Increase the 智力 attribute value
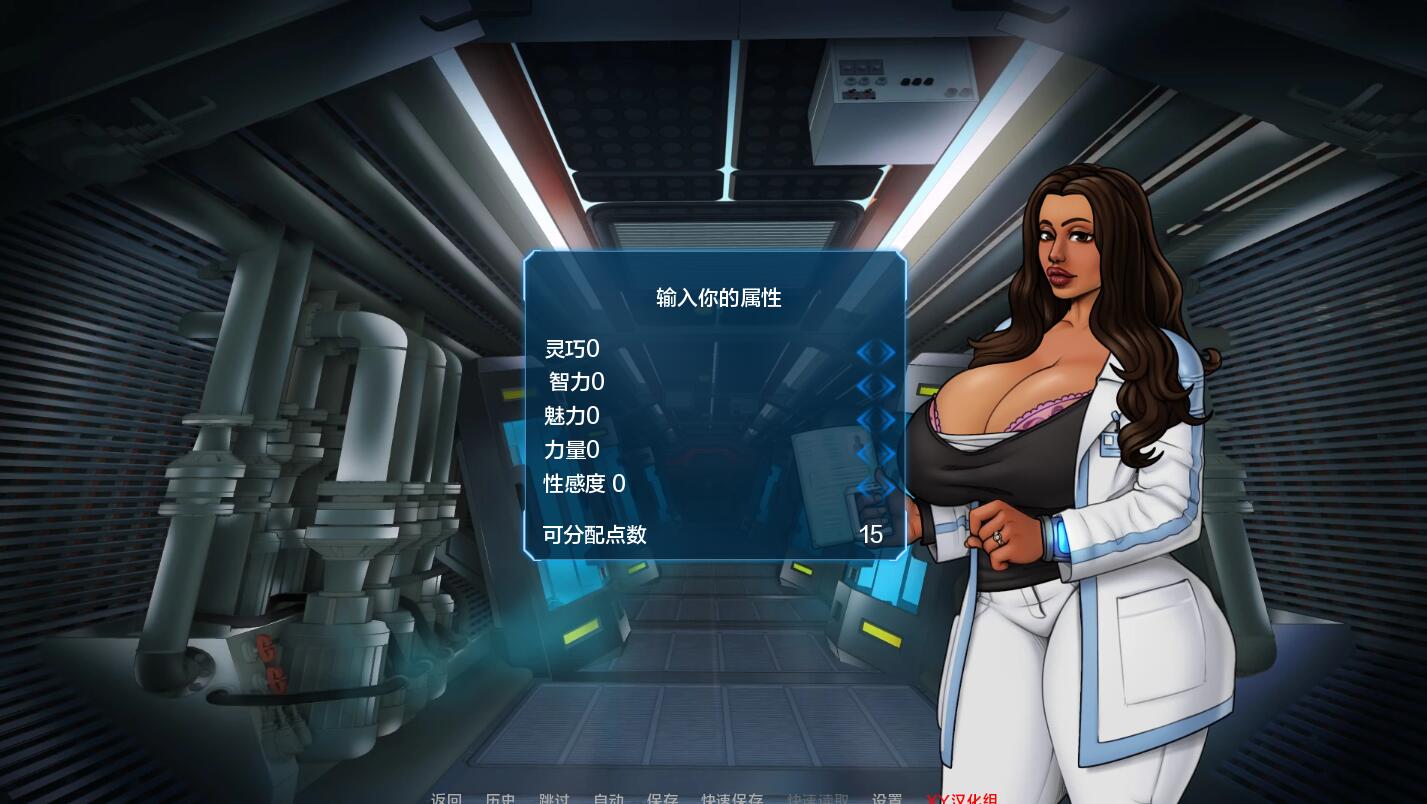The image size is (1427, 804). 886,385
